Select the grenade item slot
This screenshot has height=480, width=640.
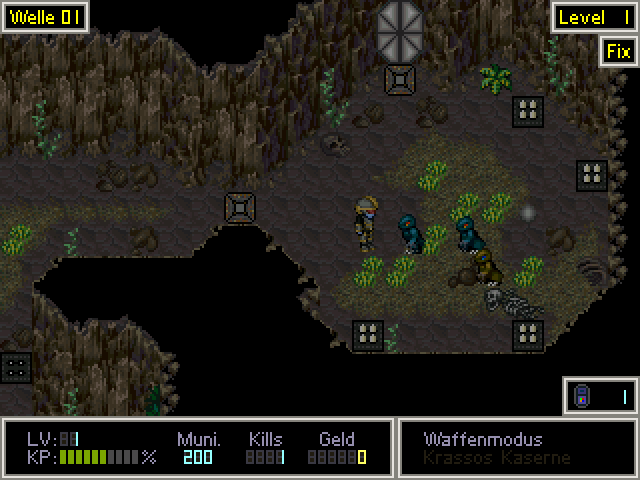click(x=600, y=397)
